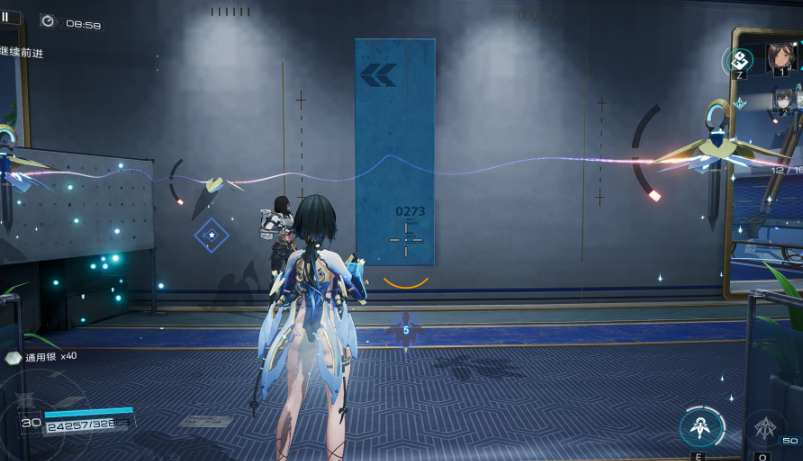
Task: Pause the game with the pause button
Action: 7,17
